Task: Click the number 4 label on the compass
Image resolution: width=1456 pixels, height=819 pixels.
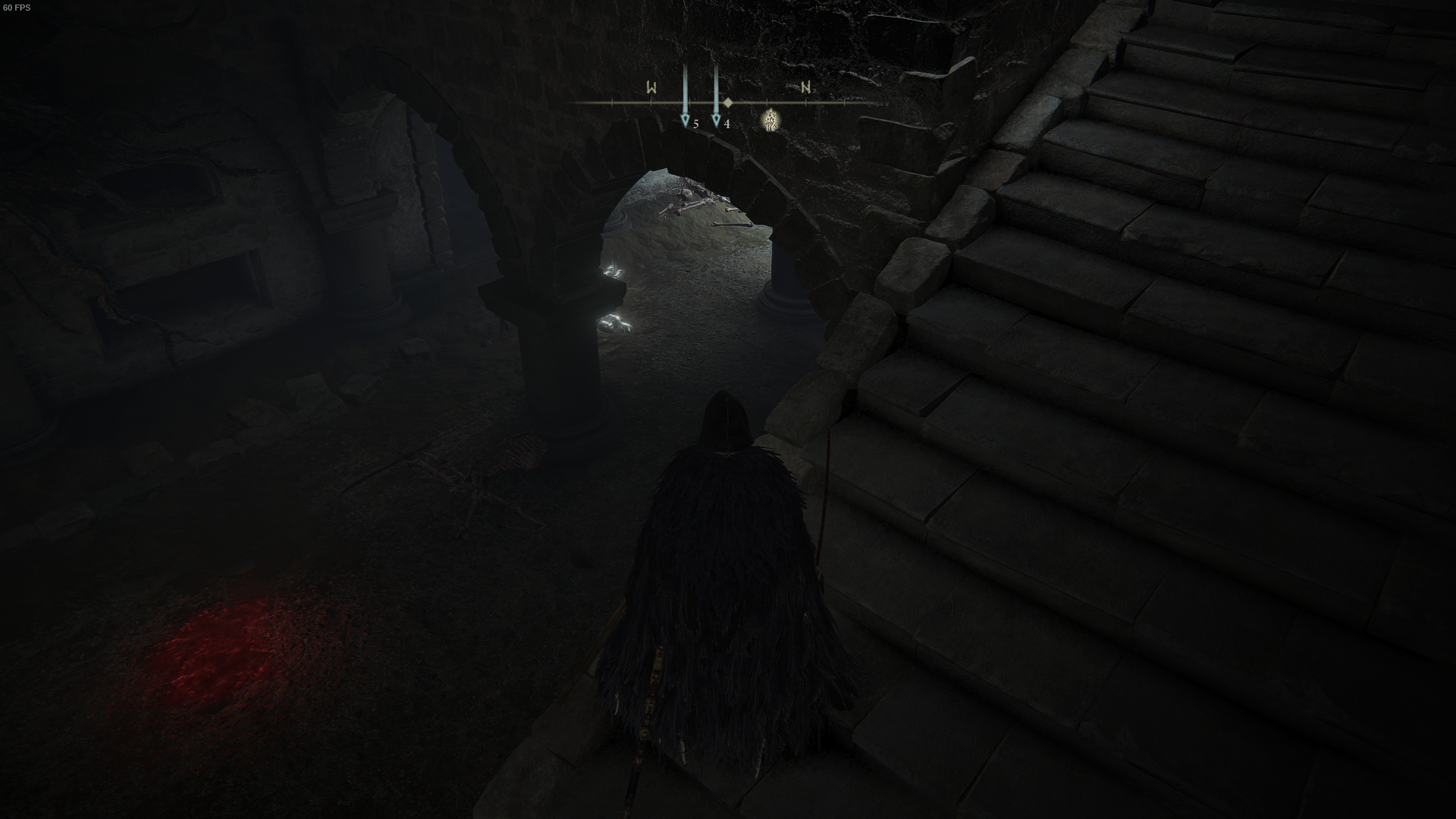Action: 728,125
